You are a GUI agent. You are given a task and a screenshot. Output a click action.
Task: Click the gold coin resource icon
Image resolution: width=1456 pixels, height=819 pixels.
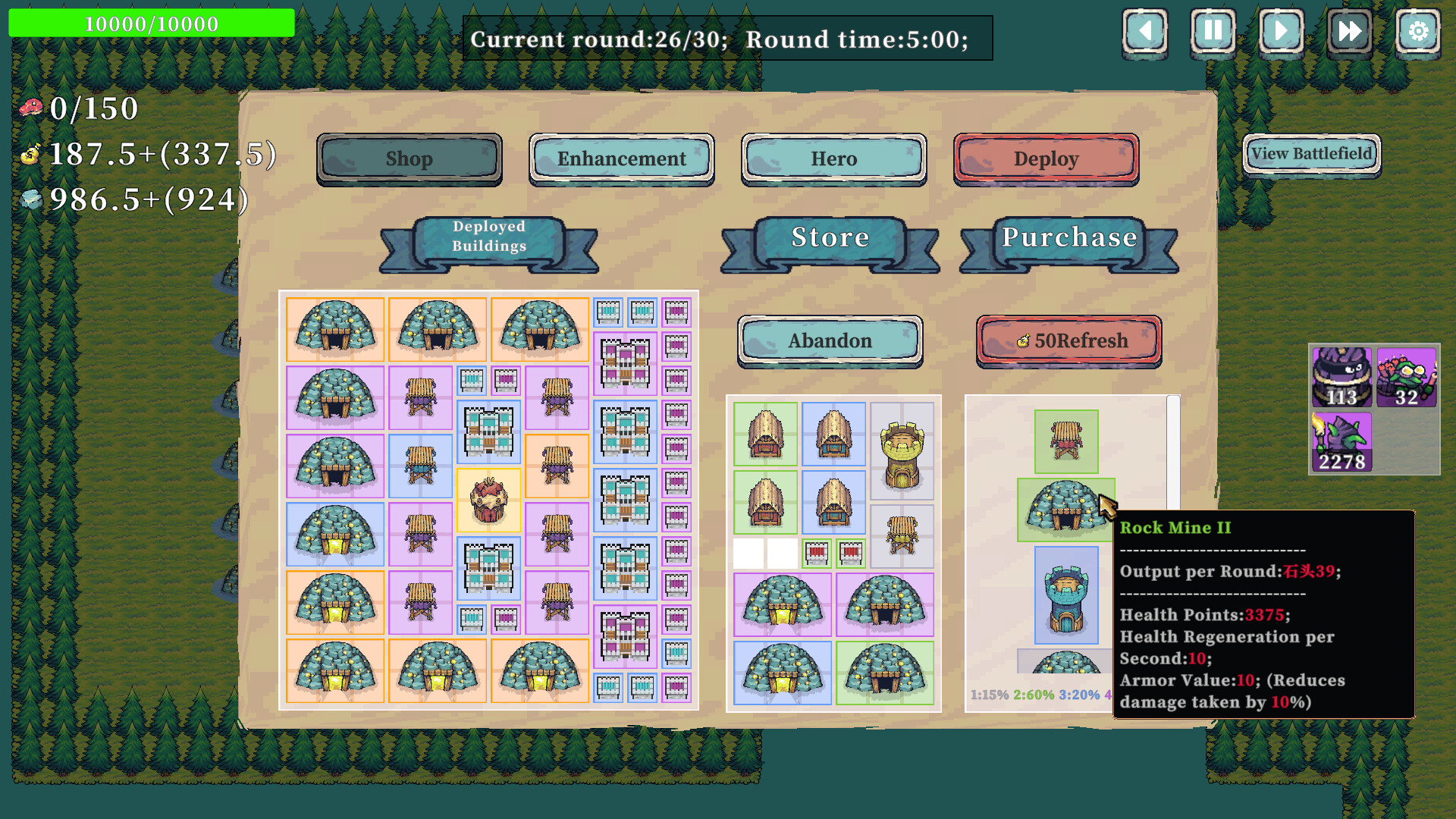pyautogui.click(x=28, y=157)
